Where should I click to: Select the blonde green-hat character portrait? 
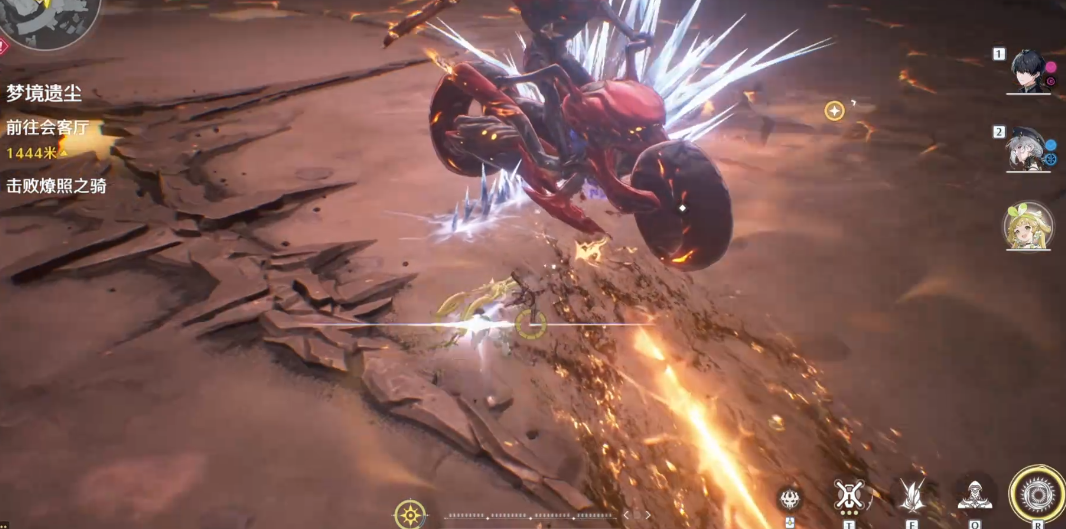point(1028,226)
